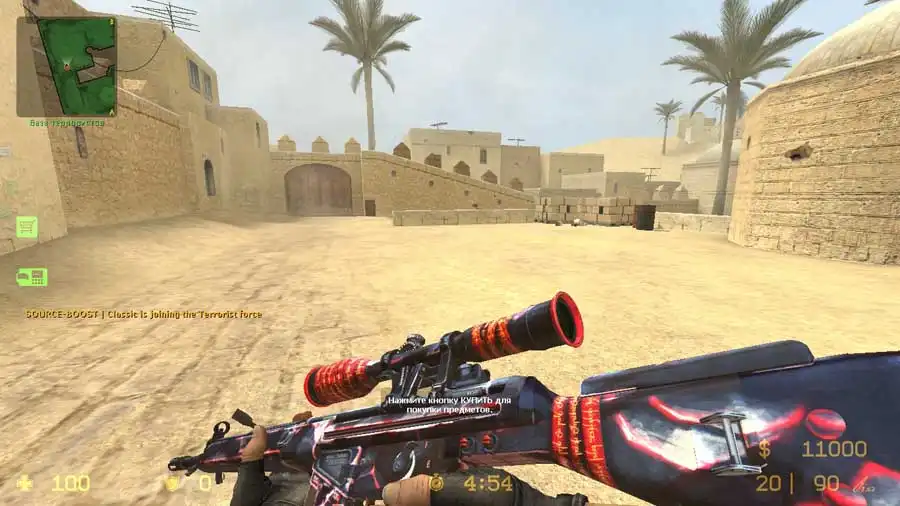Open the shopping cart buy icon
This screenshot has height=506, width=900.
point(27,227)
